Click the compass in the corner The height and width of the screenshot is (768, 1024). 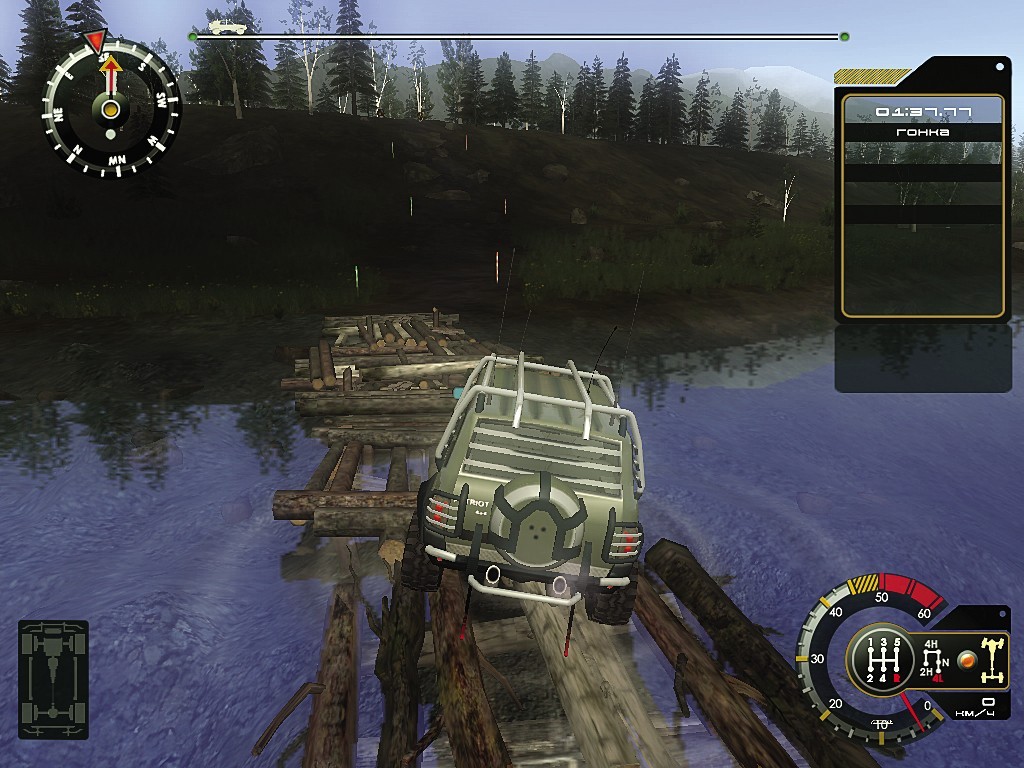[111, 108]
